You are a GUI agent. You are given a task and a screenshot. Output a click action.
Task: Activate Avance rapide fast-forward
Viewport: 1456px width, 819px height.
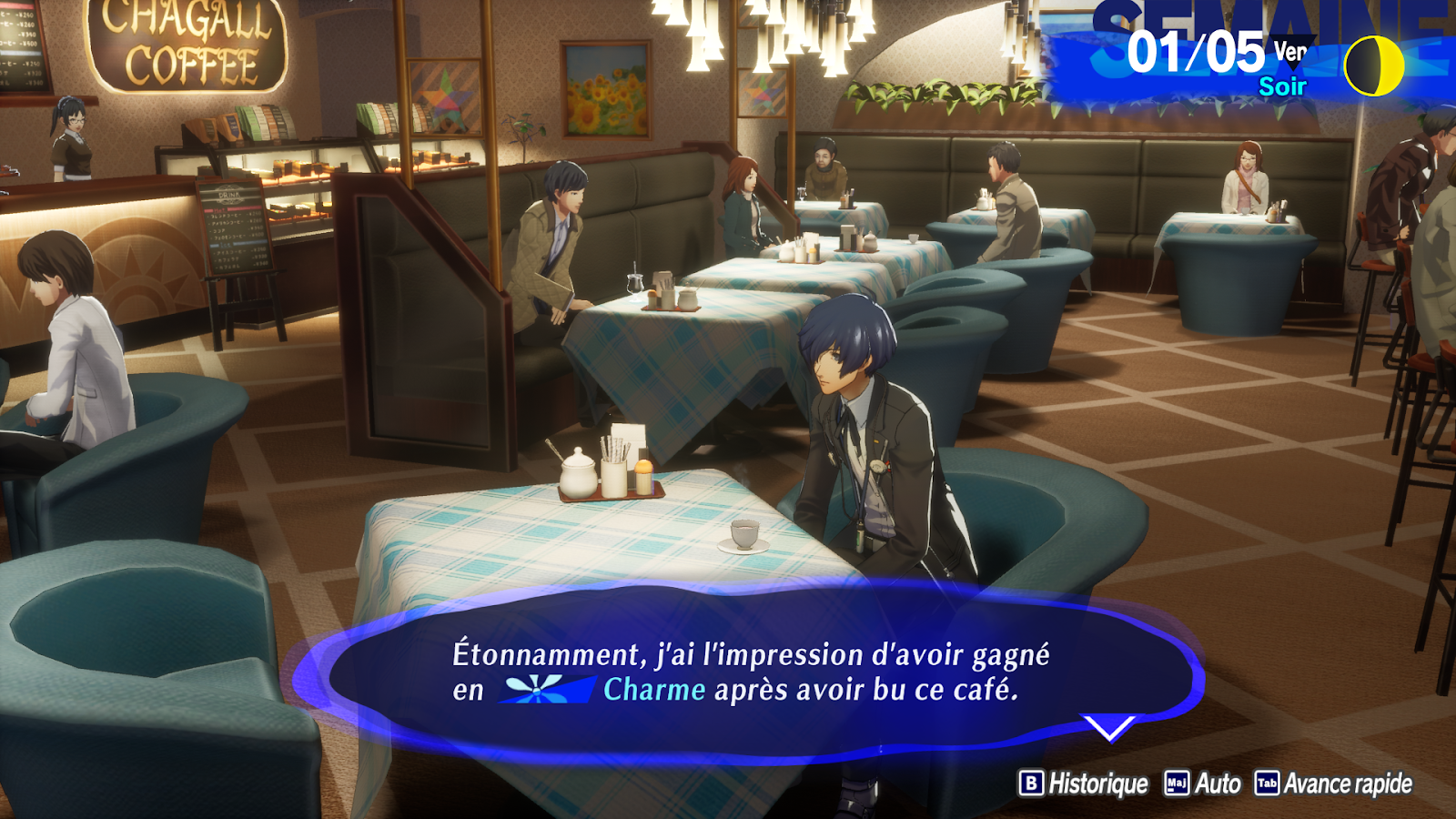point(1334,784)
